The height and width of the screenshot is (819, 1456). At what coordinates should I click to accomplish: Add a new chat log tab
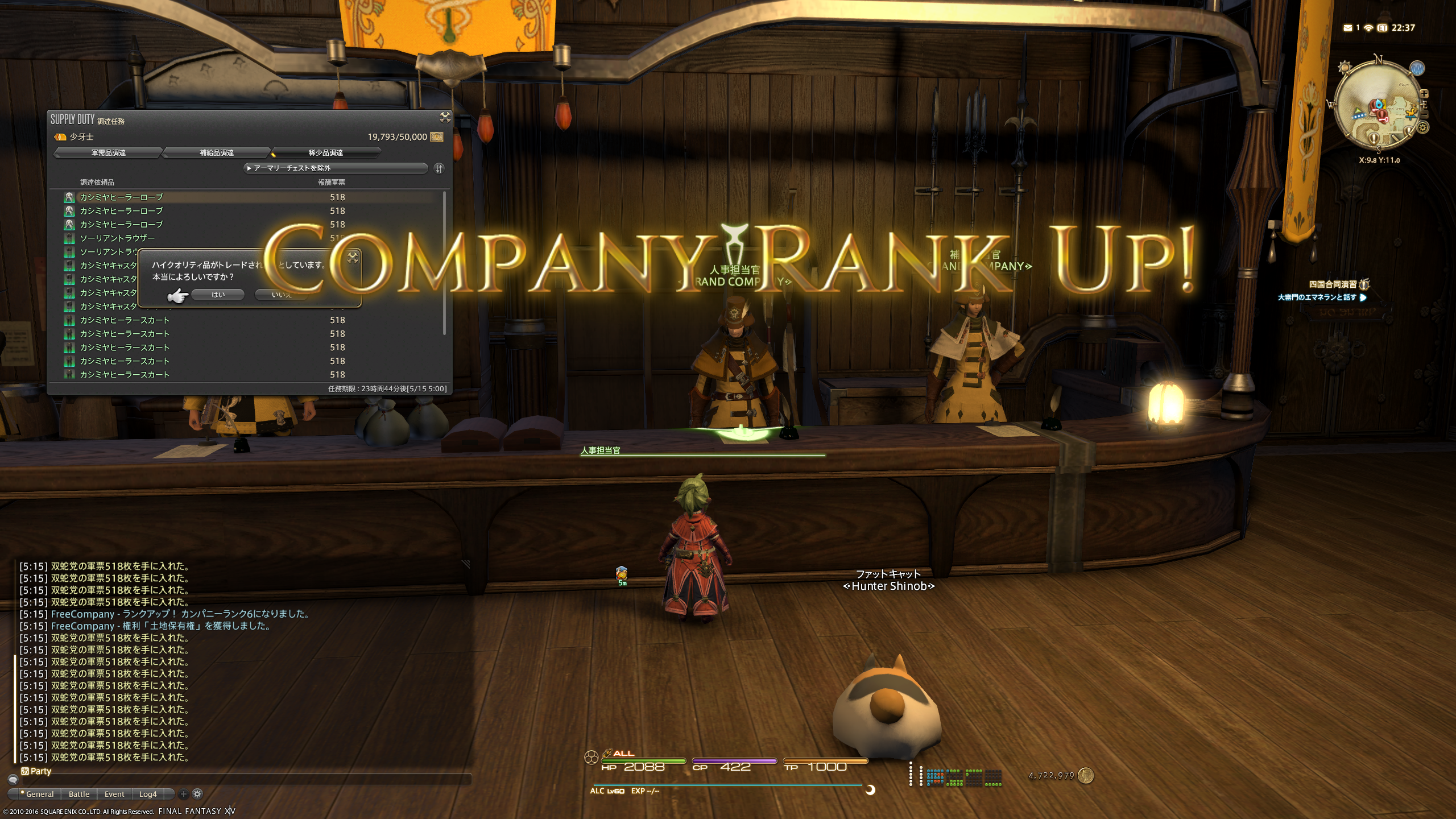[183, 794]
